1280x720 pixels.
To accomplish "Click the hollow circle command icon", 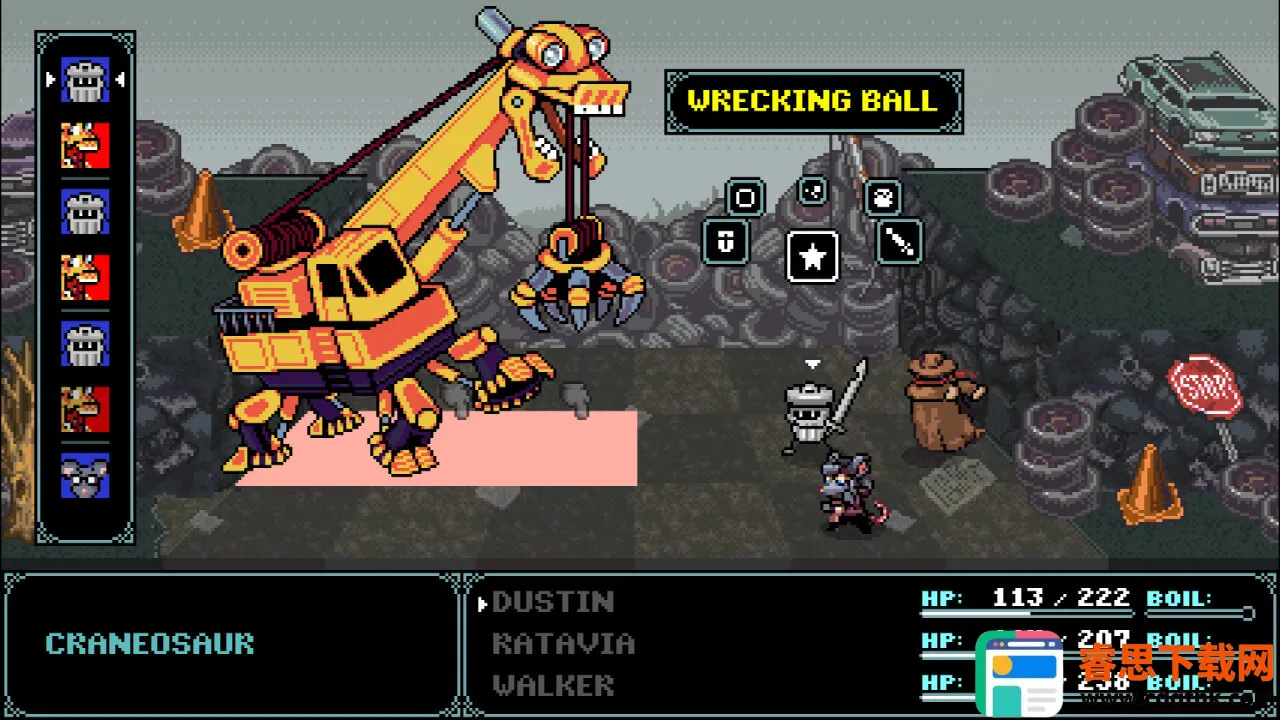I will tap(745, 197).
